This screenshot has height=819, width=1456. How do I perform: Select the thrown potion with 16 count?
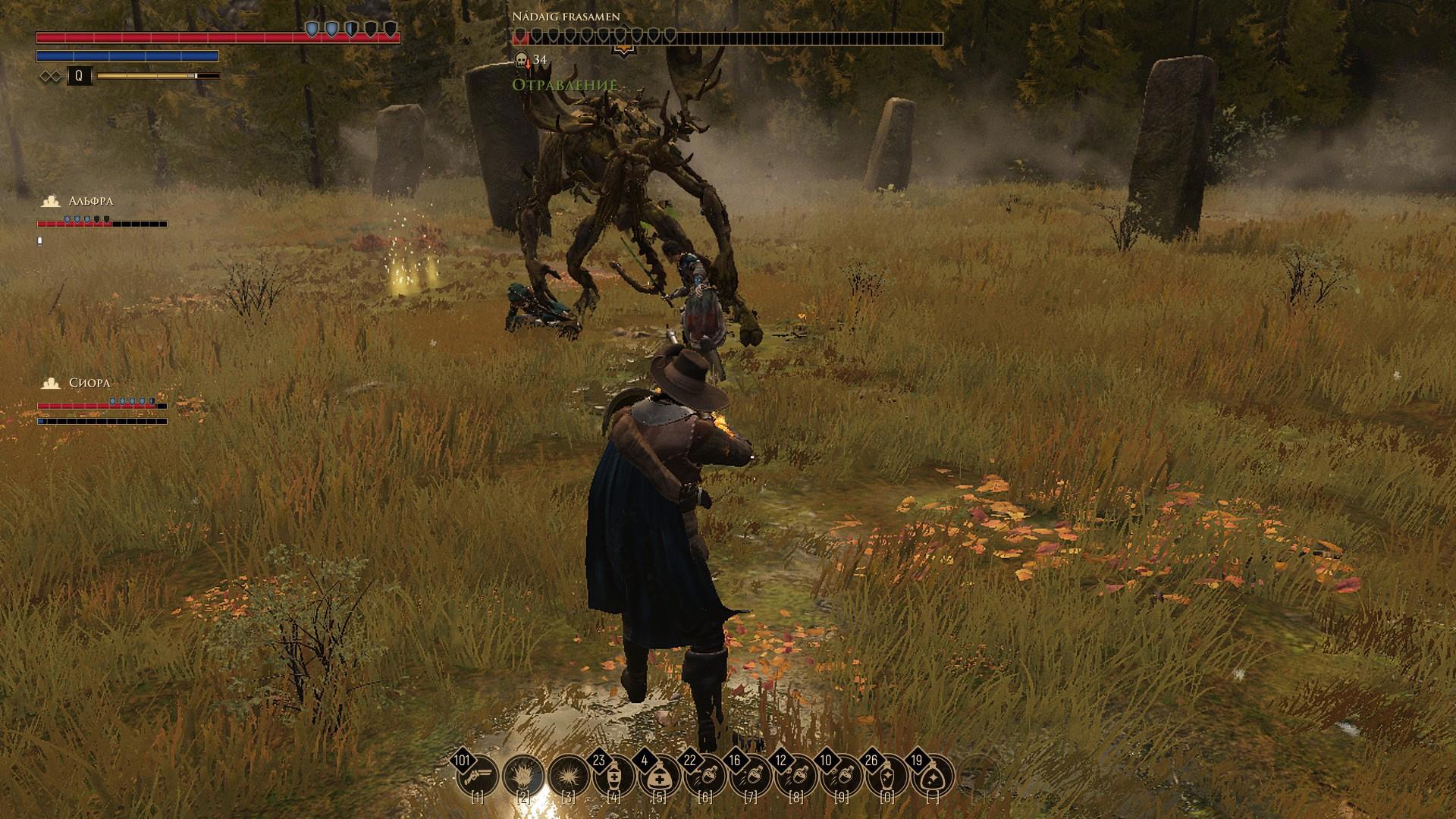(751, 776)
